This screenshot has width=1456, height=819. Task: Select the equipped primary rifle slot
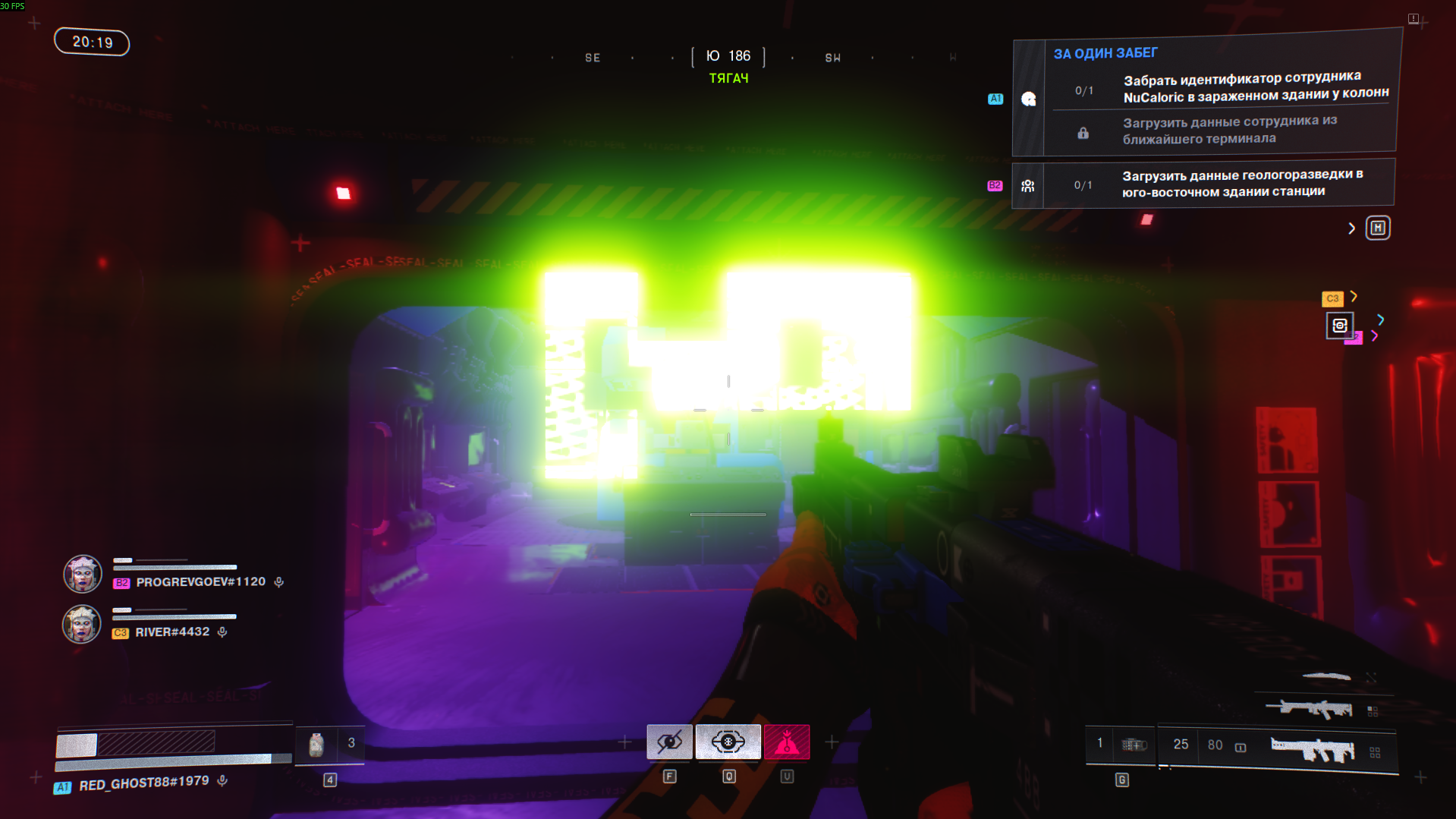pyautogui.click(x=1313, y=749)
